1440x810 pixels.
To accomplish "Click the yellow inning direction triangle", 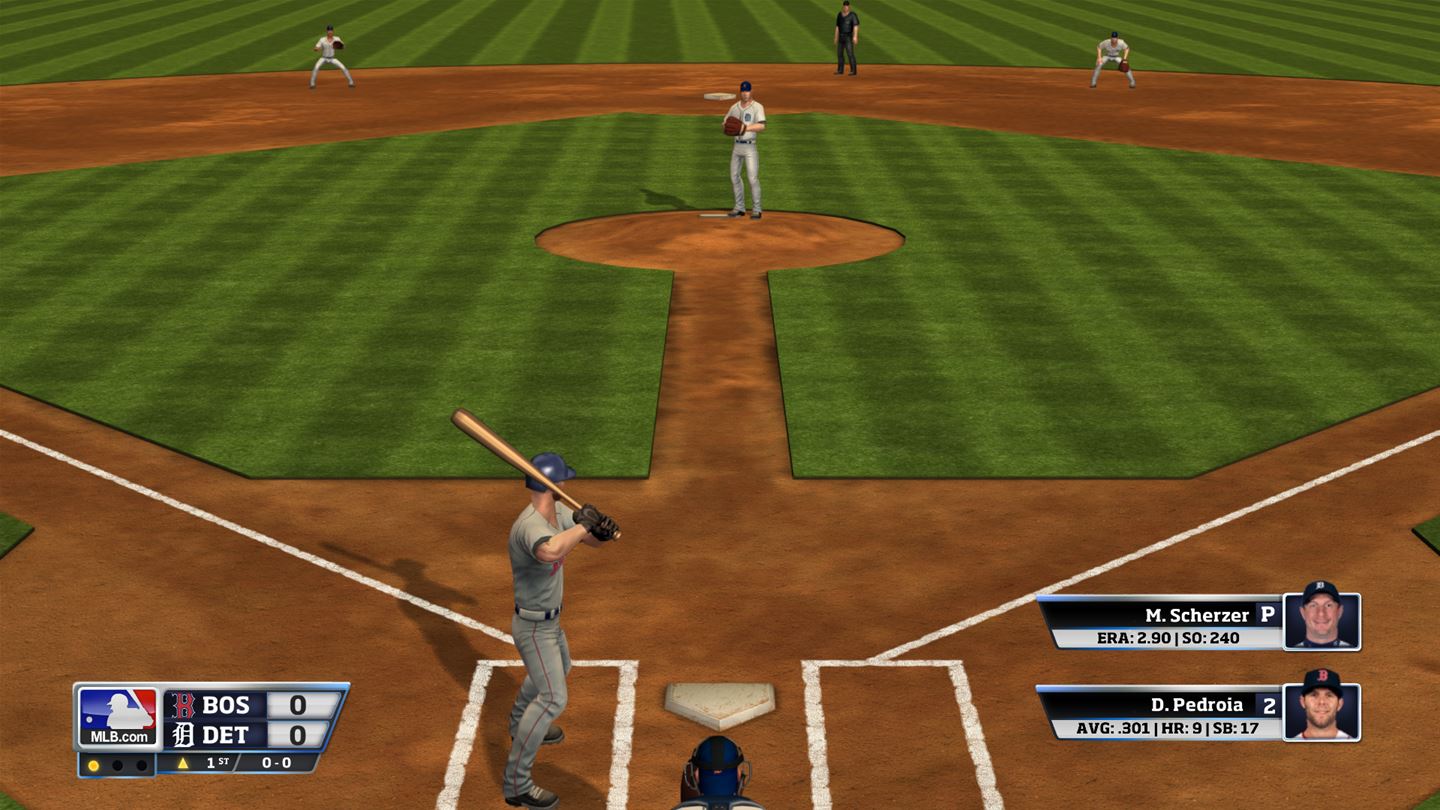I will tap(183, 763).
